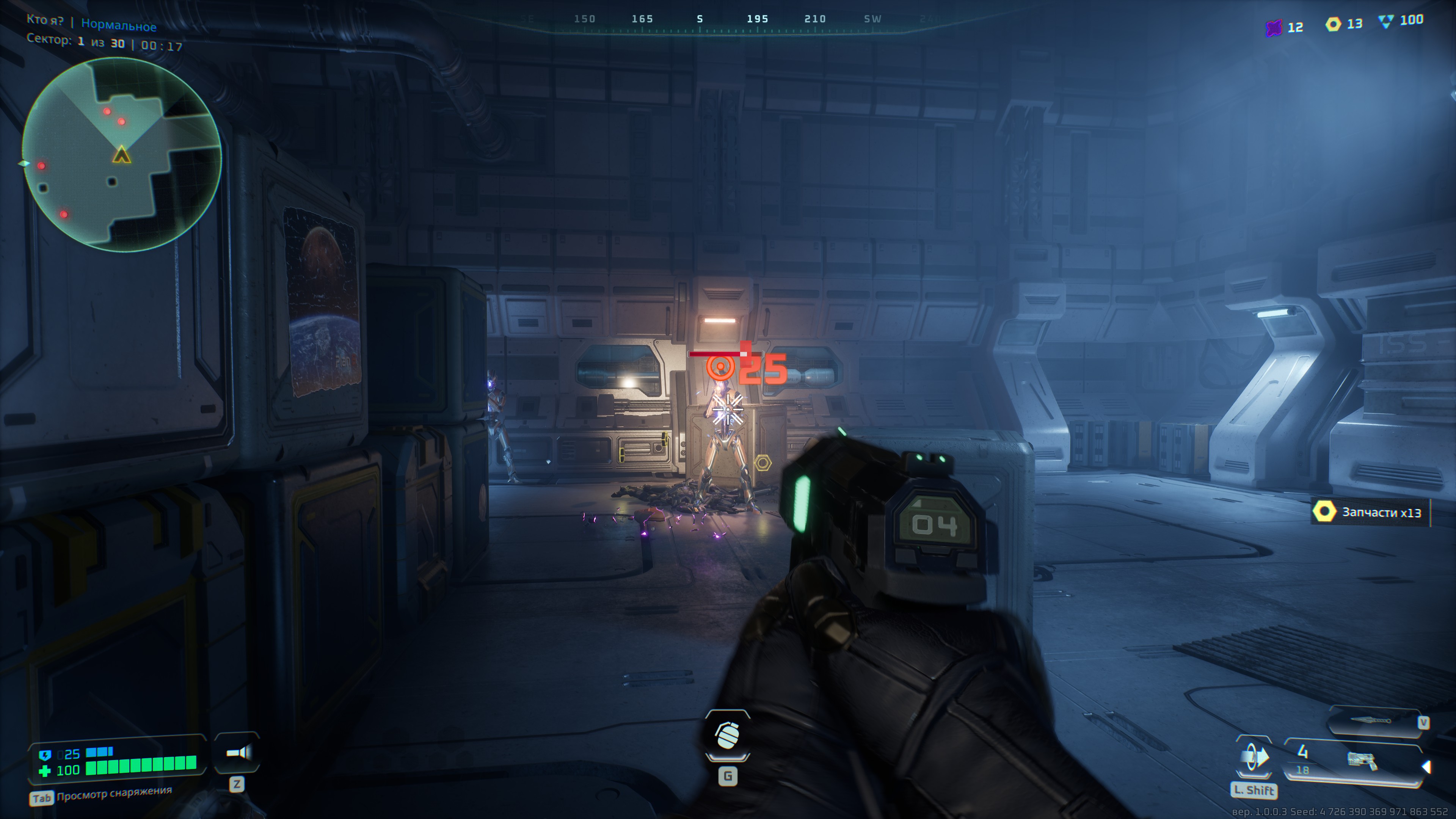Screen dimensions: 1456x819
Task: Toggle the flashlight icon
Action: coord(238,752)
